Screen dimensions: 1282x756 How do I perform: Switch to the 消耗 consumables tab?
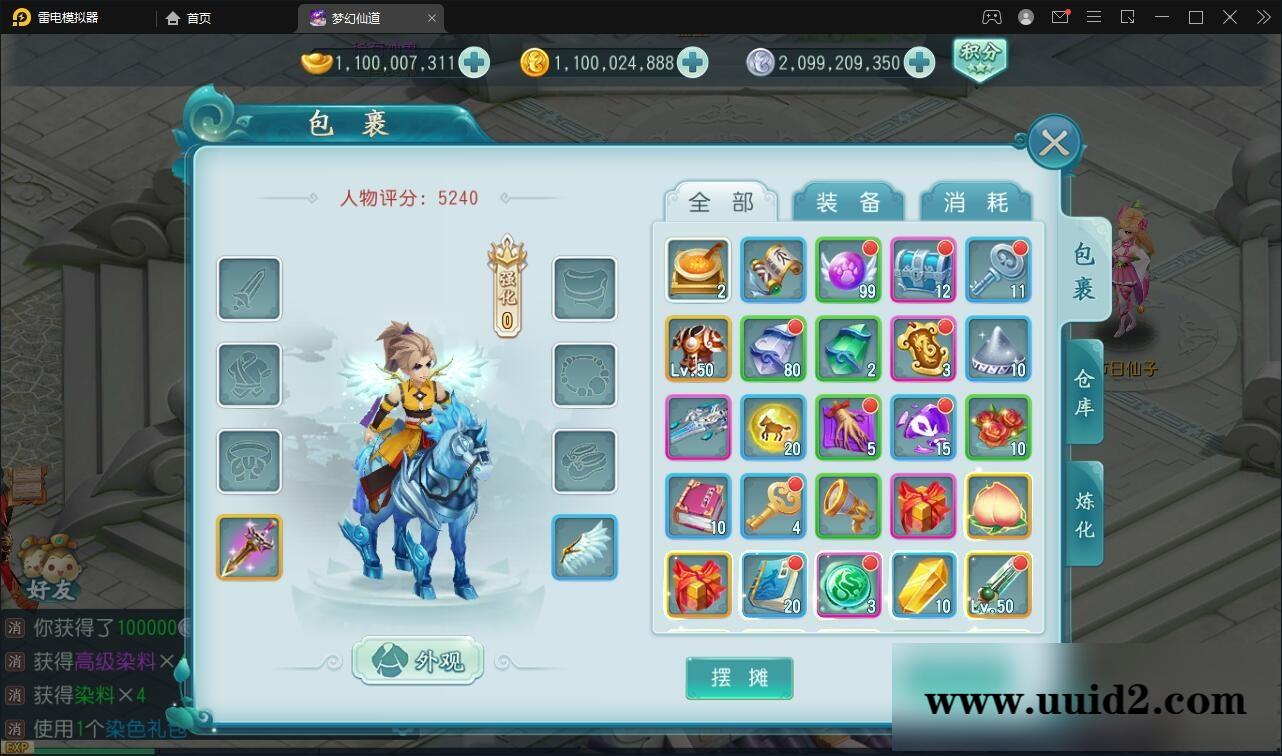coord(976,200)
